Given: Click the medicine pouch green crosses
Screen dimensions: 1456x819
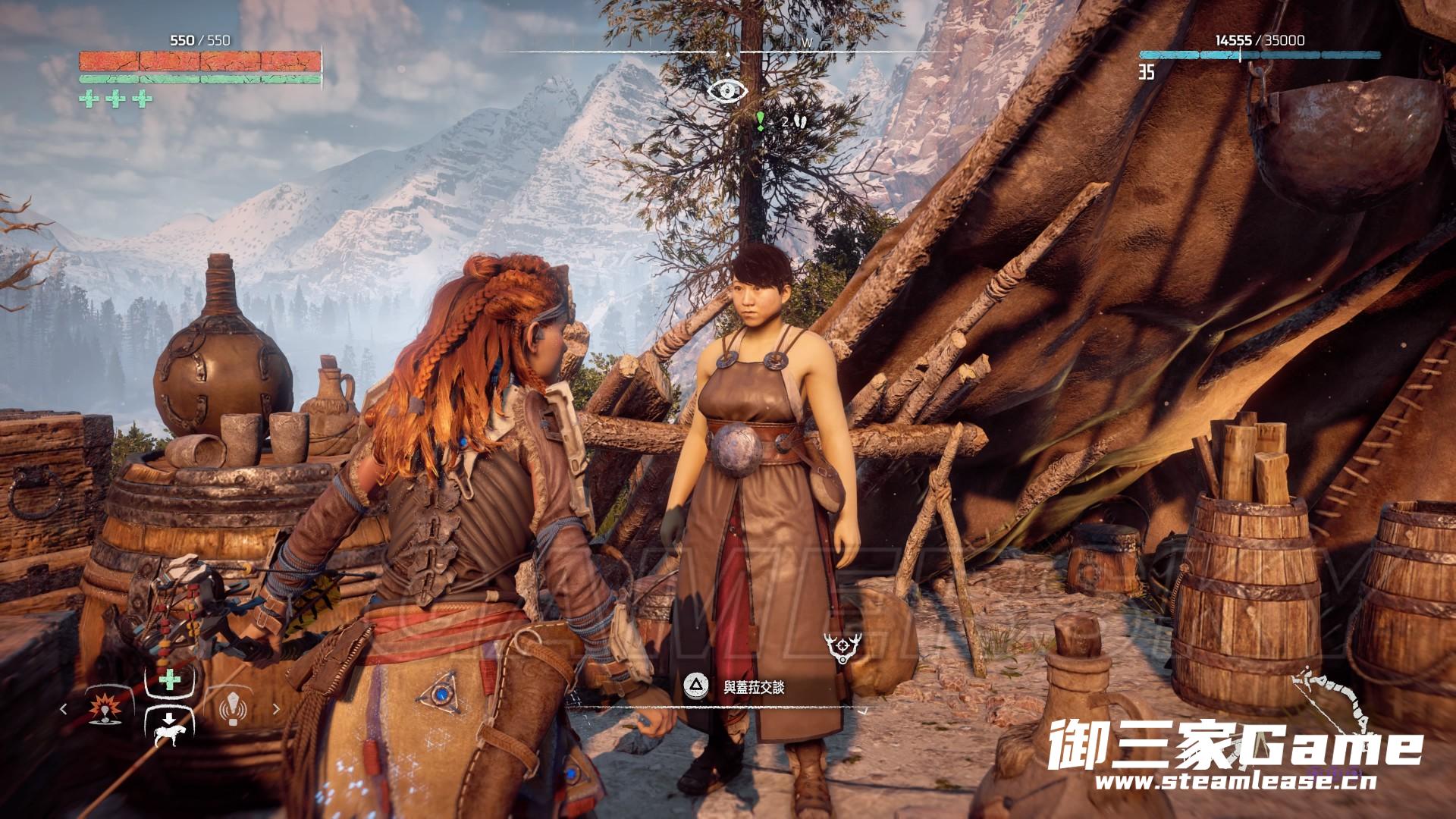Looking at the screenshot, I should pos(115,99).
